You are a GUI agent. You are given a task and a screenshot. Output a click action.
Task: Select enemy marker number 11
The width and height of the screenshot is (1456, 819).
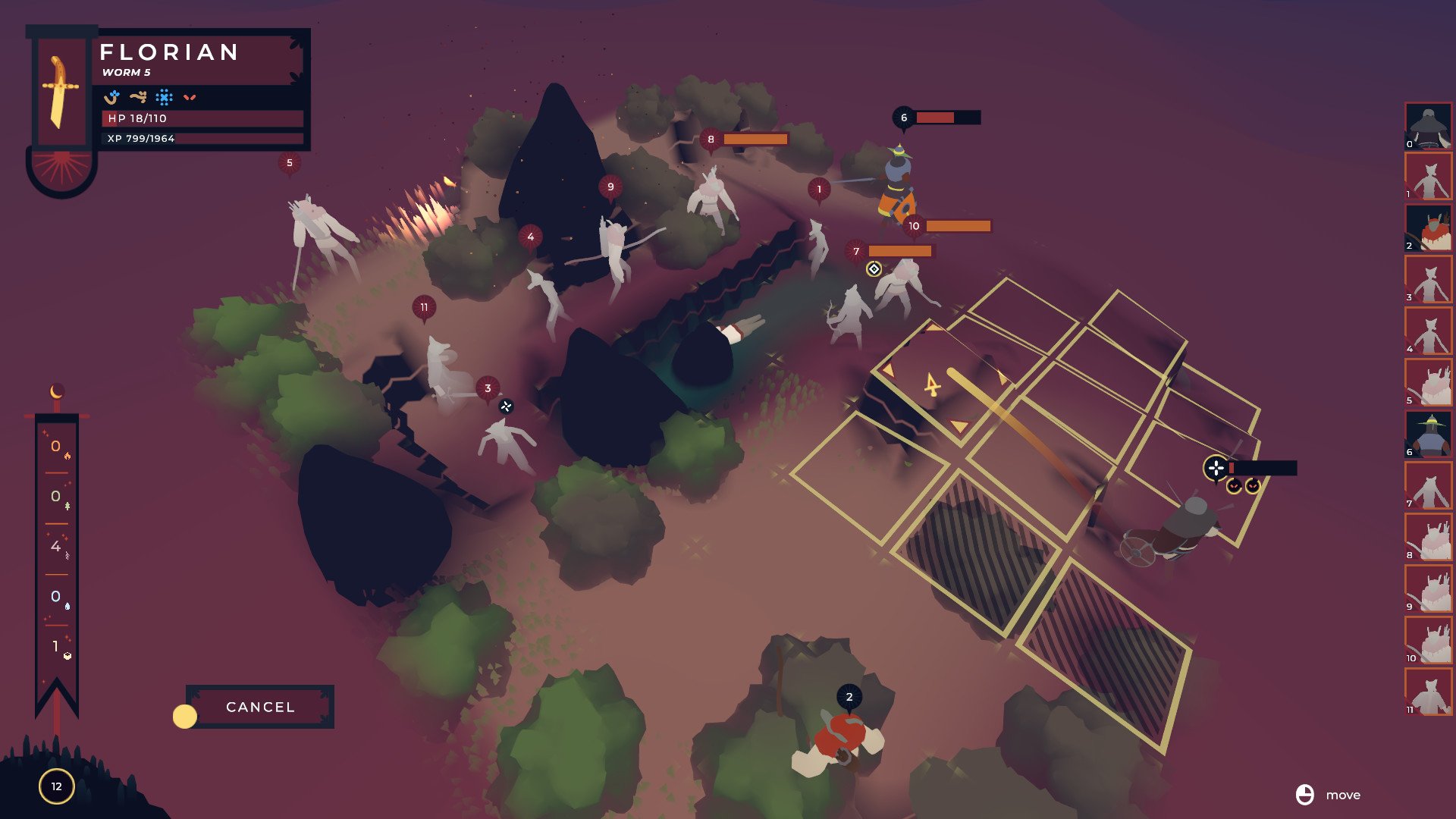tap(424, 307)
